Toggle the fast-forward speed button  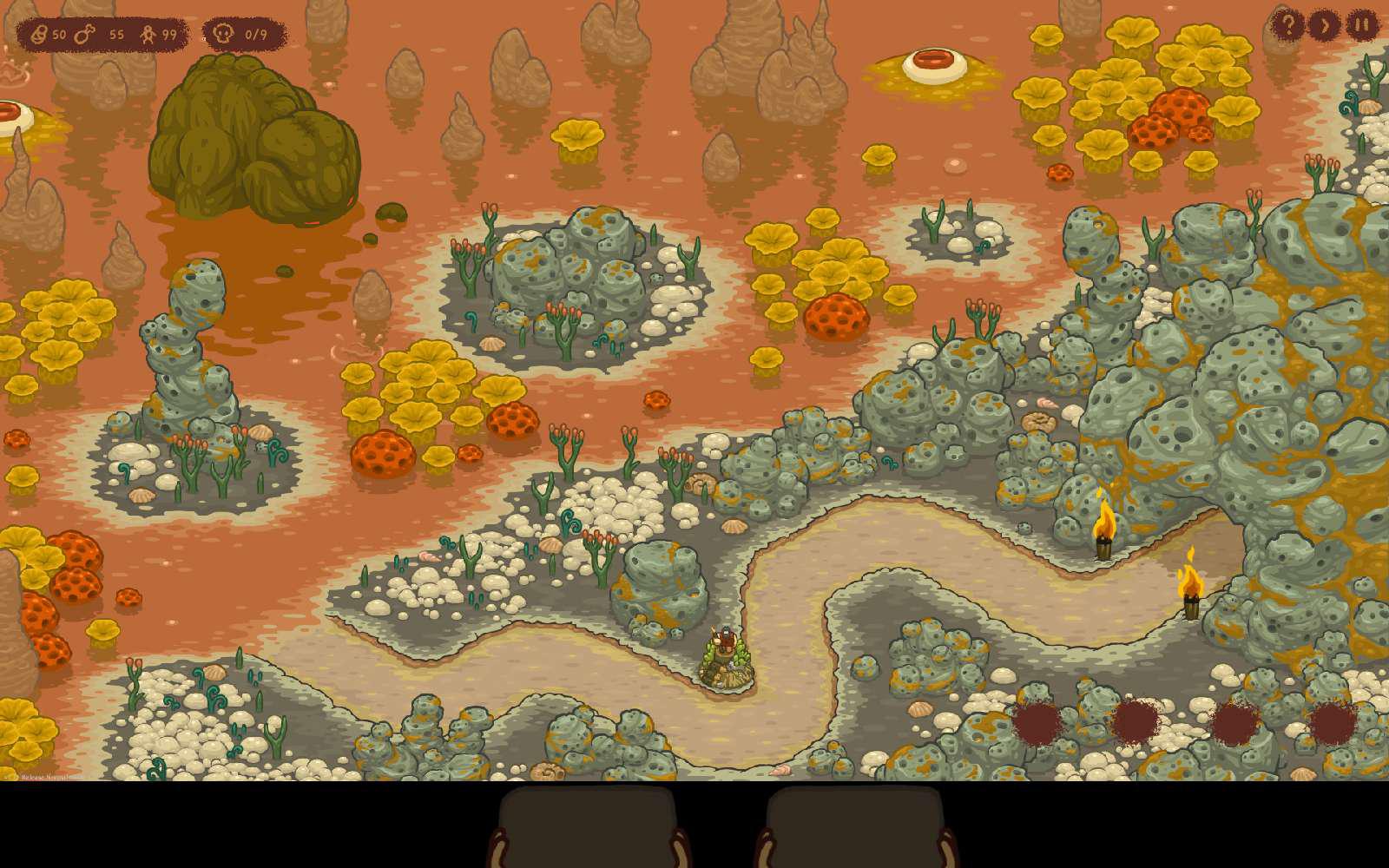[x=1324, y=25]
